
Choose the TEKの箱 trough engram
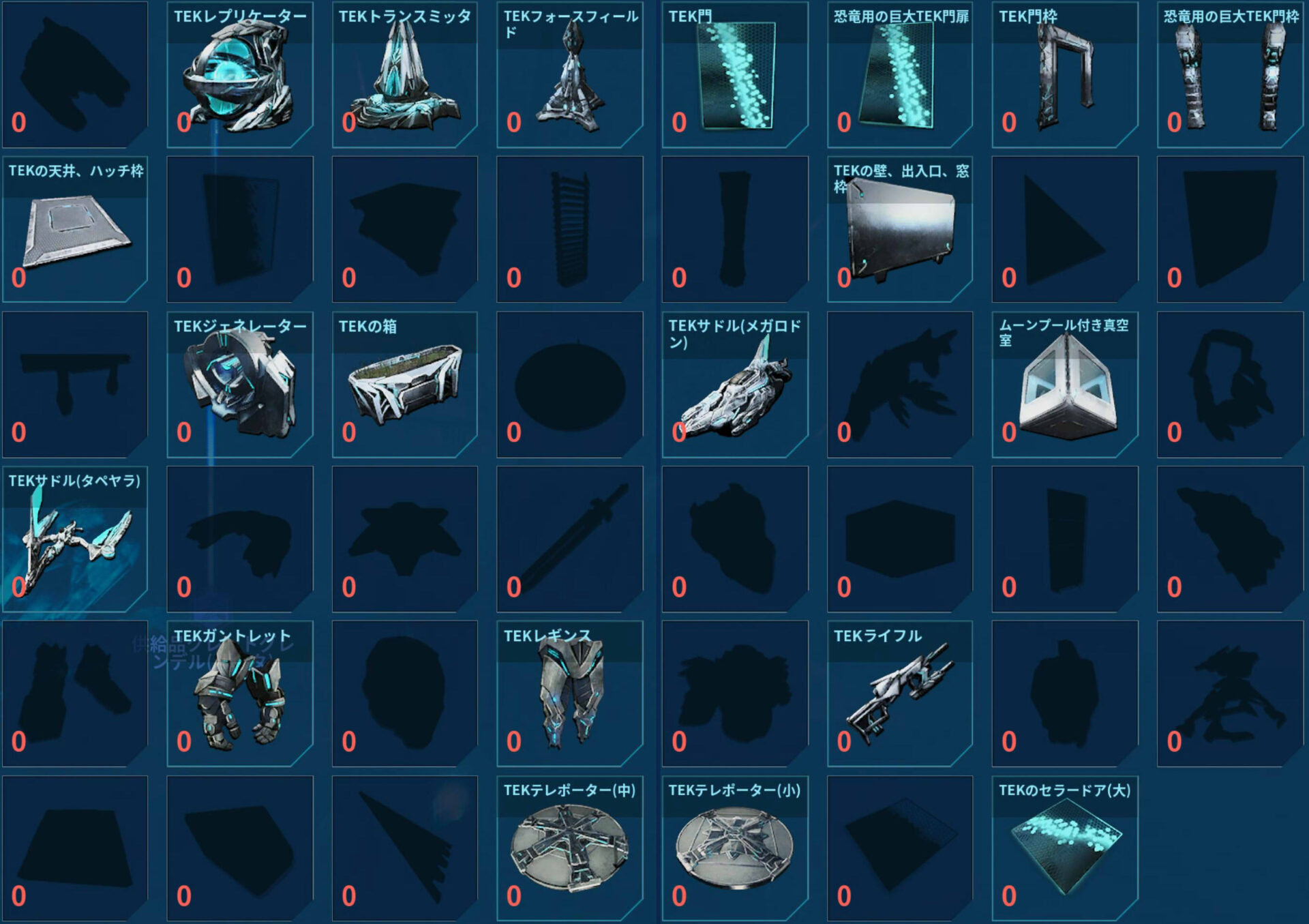click(404, 385)
